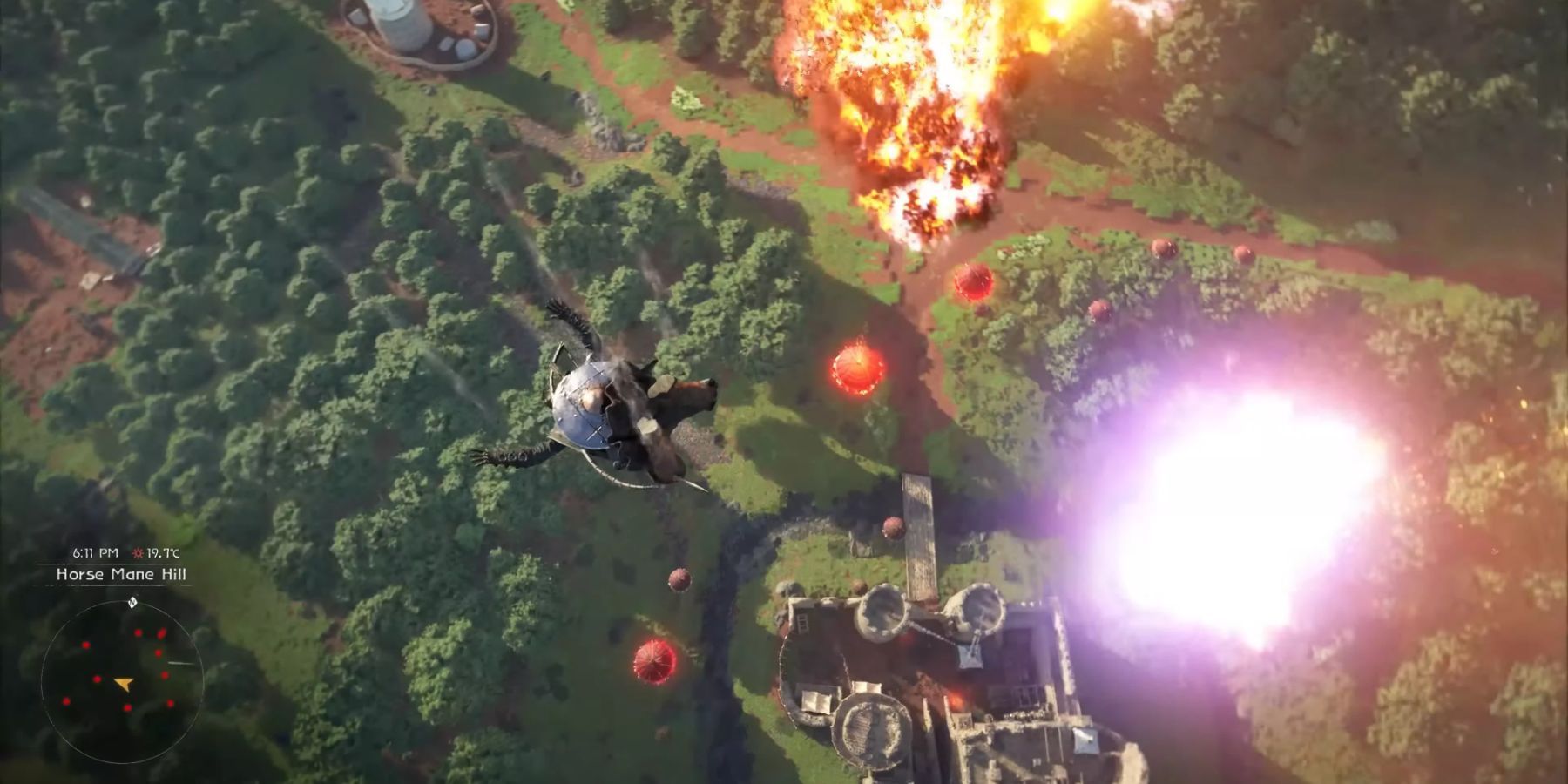Viewport: 1568px width, 784px height.
Task: Select the Horse Mane Hill location label
Action: (122, 574)
